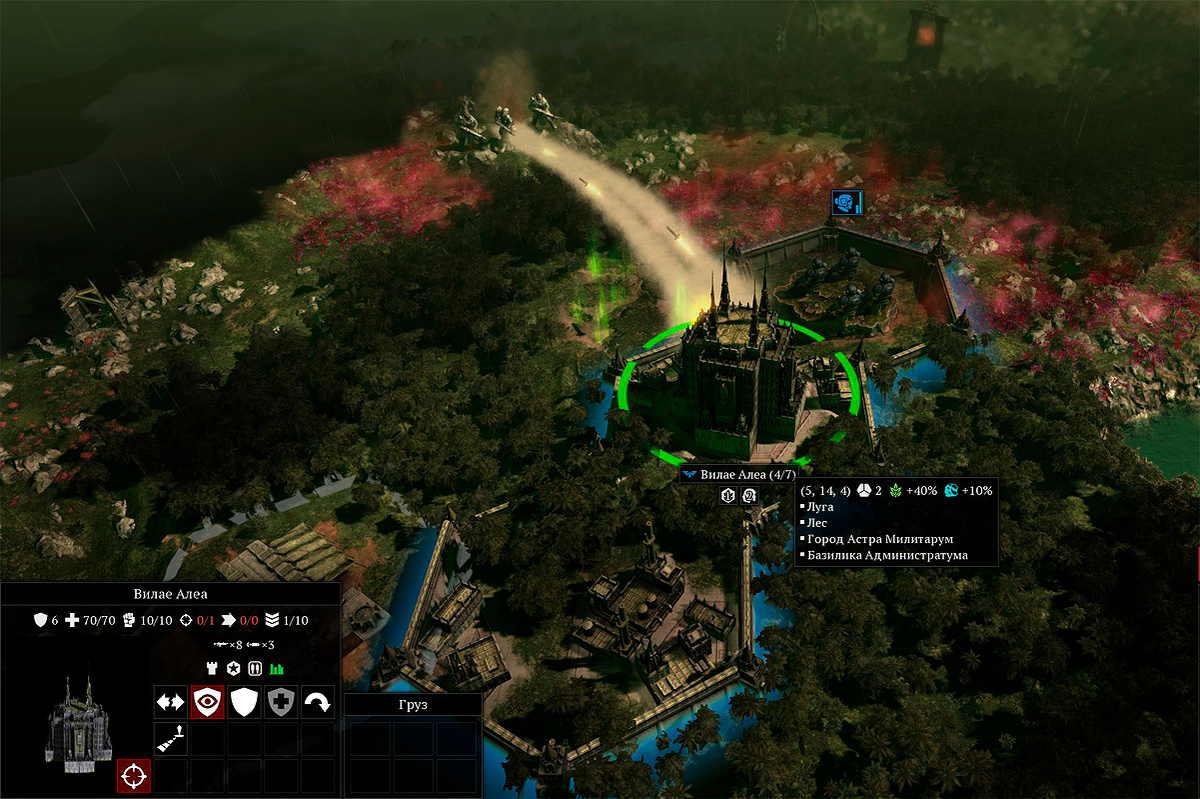Click the move arrows action button

coord(171,702)
